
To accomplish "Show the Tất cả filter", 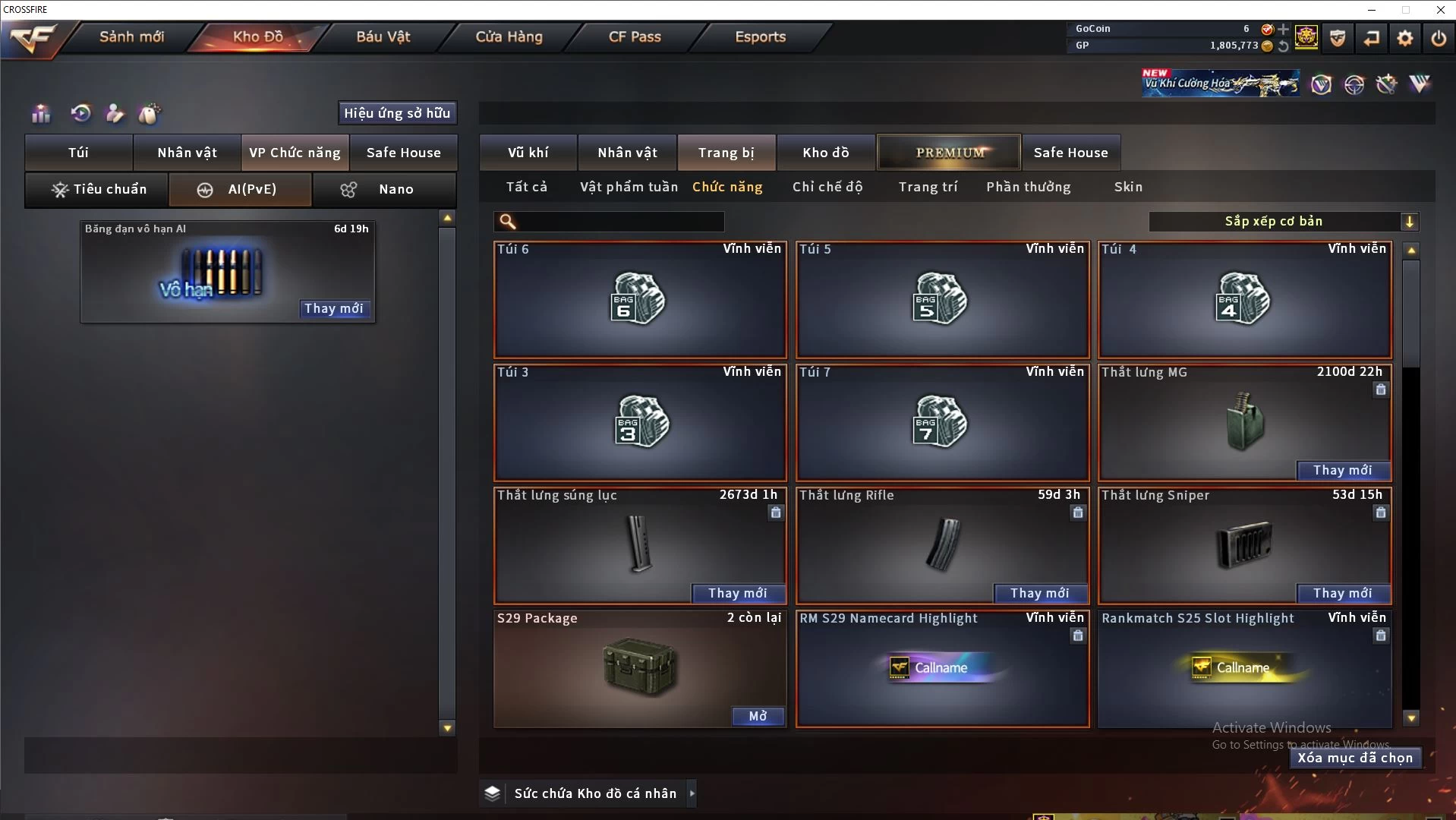I will [x=526, y=187].
